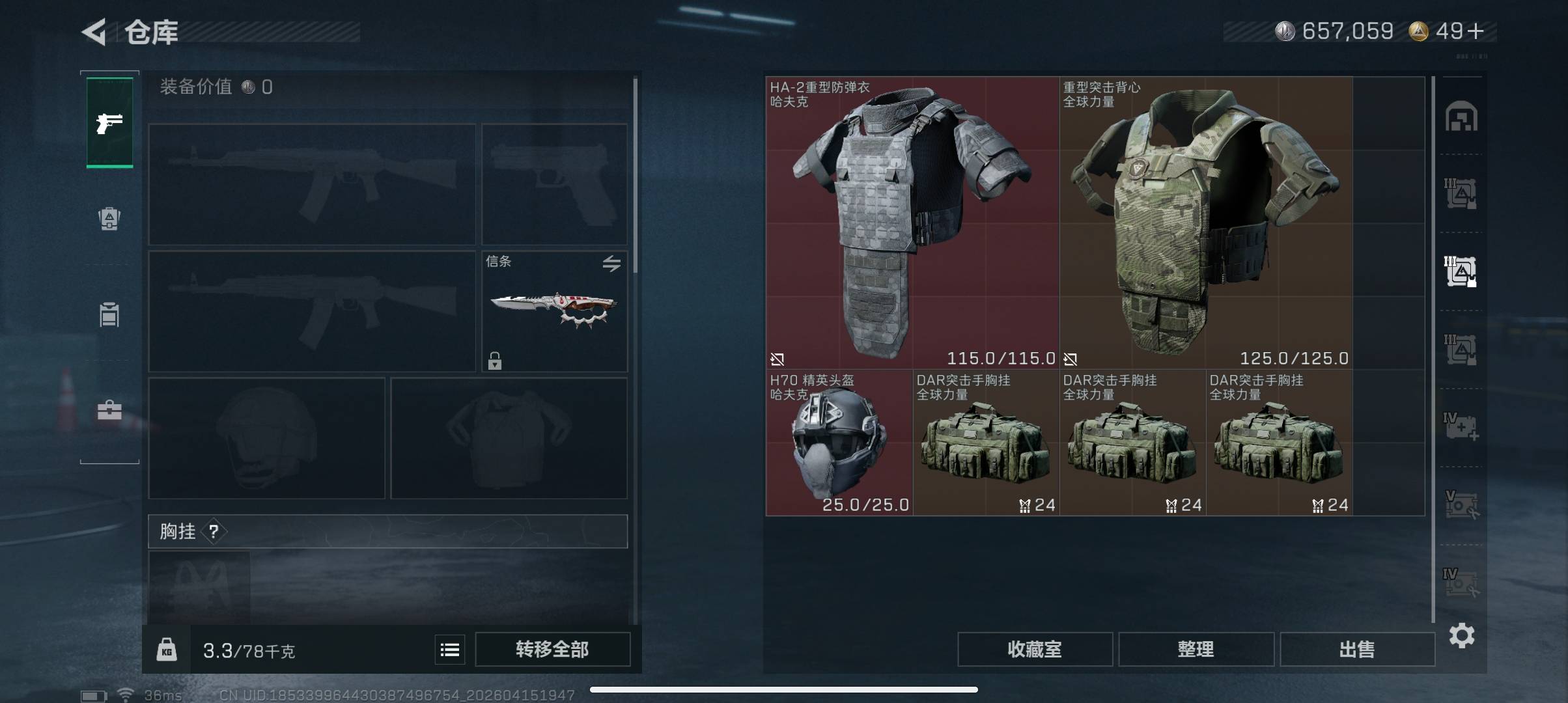Open the backpack tab
Image resolution: width=1568 pixels, height=703 pixels.
[109, 219]
